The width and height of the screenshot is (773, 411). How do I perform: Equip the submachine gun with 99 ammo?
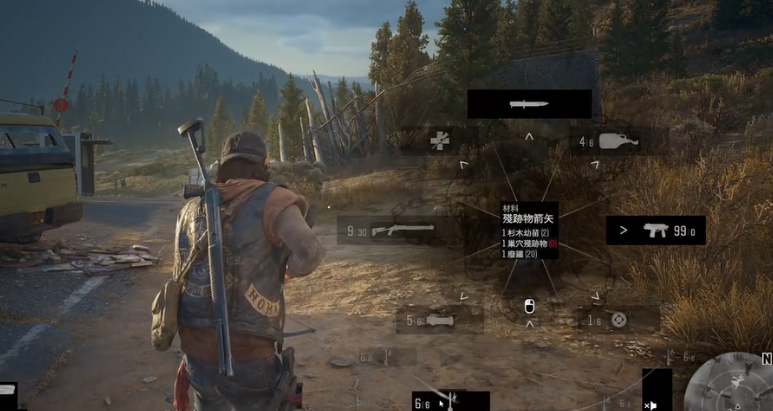point(655,230)
